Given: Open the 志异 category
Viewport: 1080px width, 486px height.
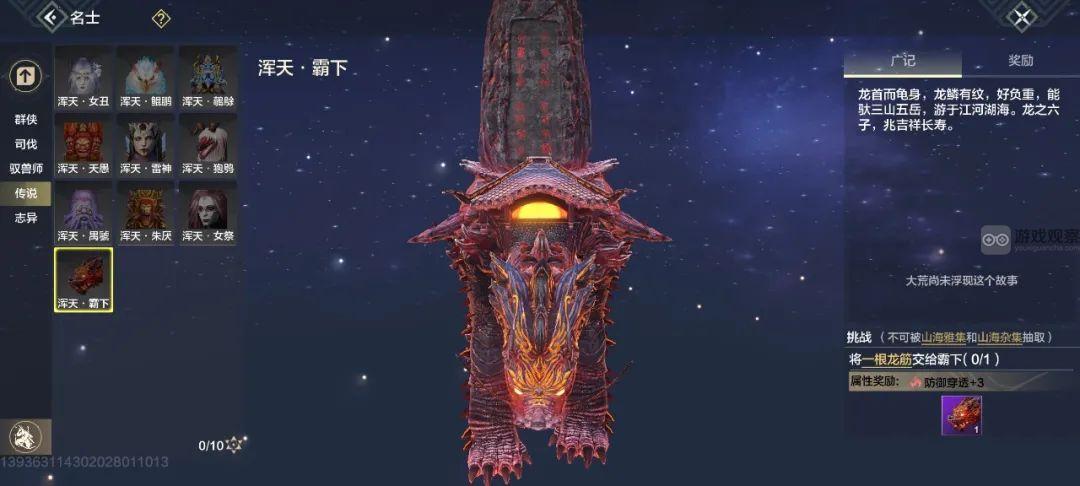Looking at the screenshot, I should point(26,217).
